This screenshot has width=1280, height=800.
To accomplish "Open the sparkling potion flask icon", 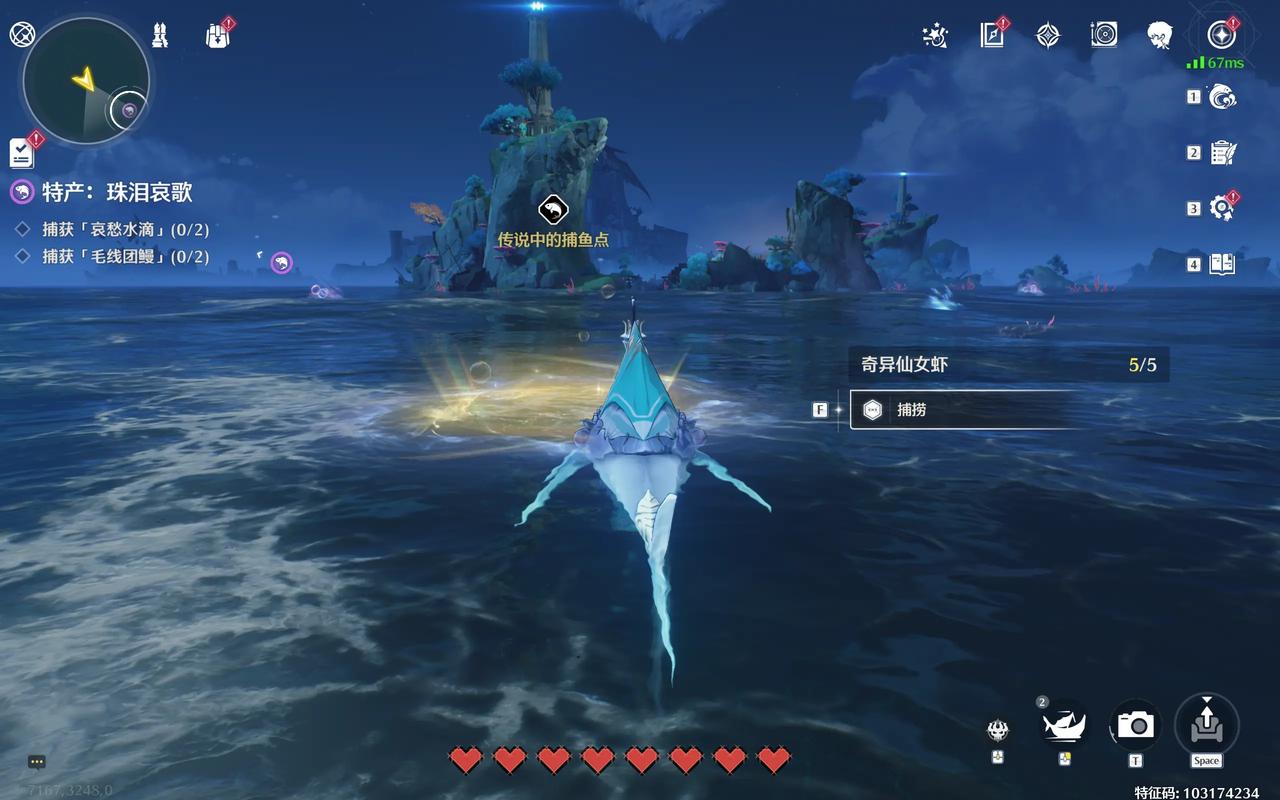I will (935, 36).
